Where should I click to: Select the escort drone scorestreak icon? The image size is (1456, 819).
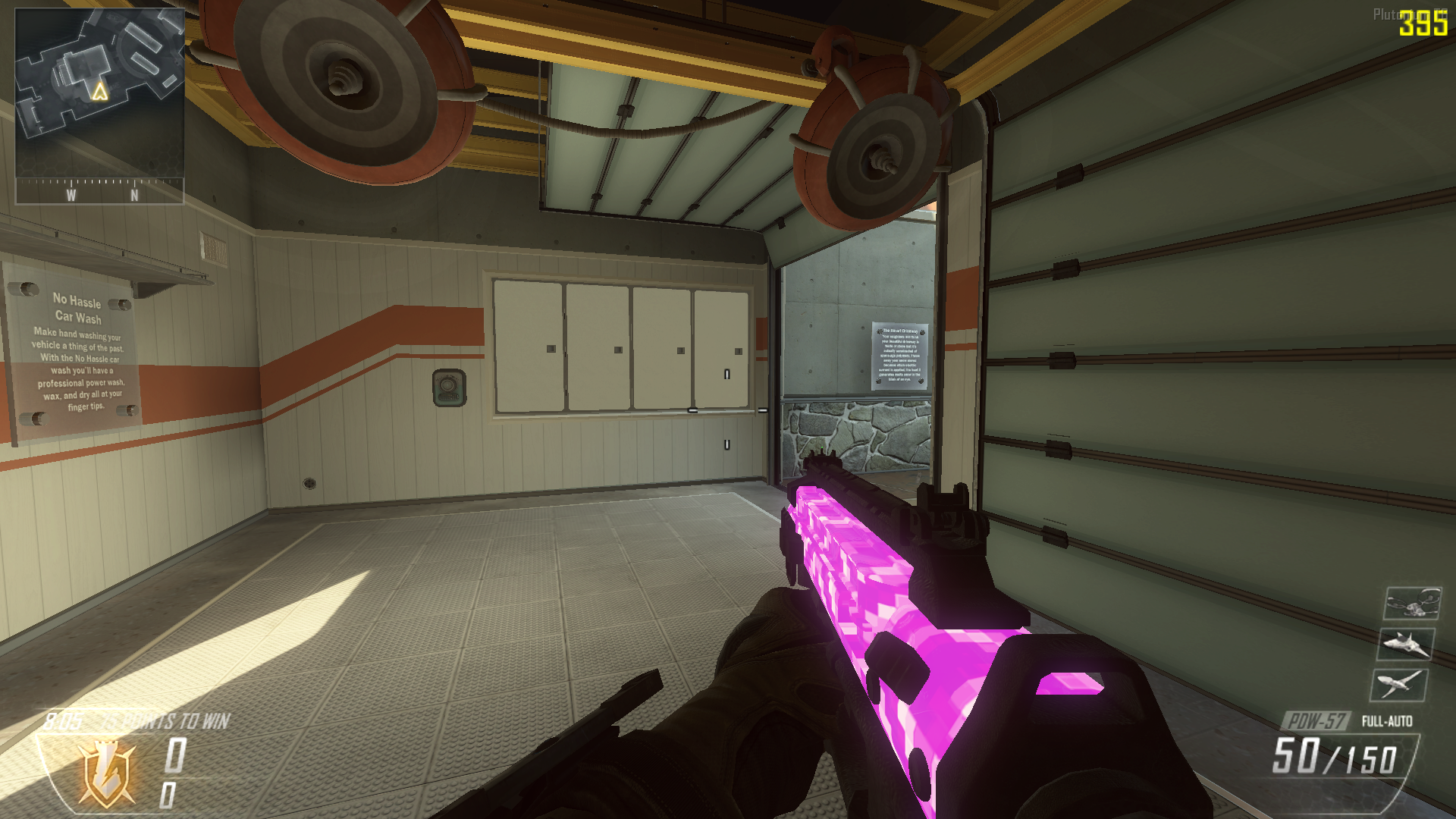pos(1412,604)
